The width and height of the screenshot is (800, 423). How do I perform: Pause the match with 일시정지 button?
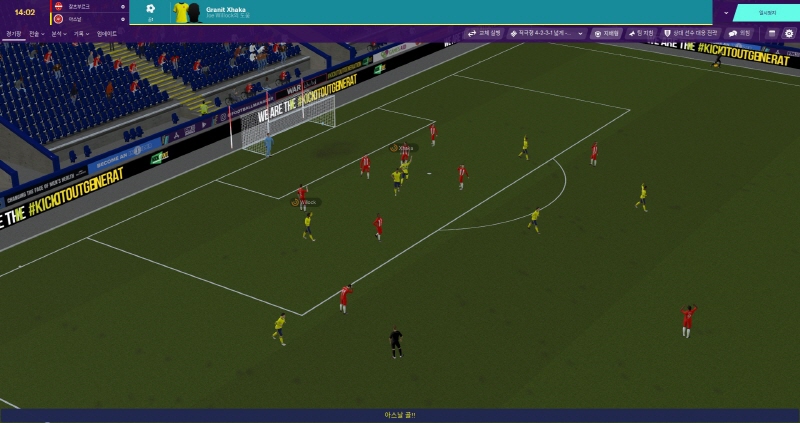tap(768, 13)
